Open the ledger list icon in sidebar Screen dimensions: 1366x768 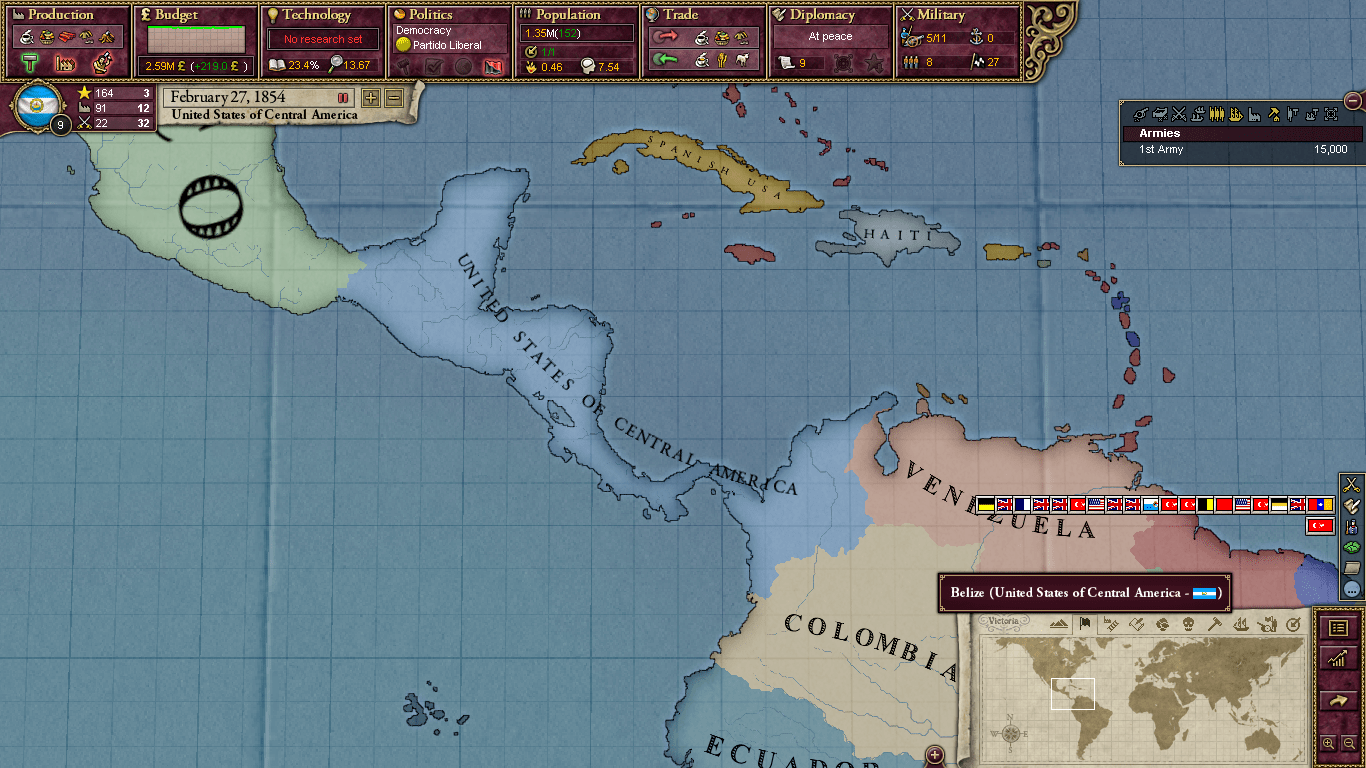[1339, 629]
